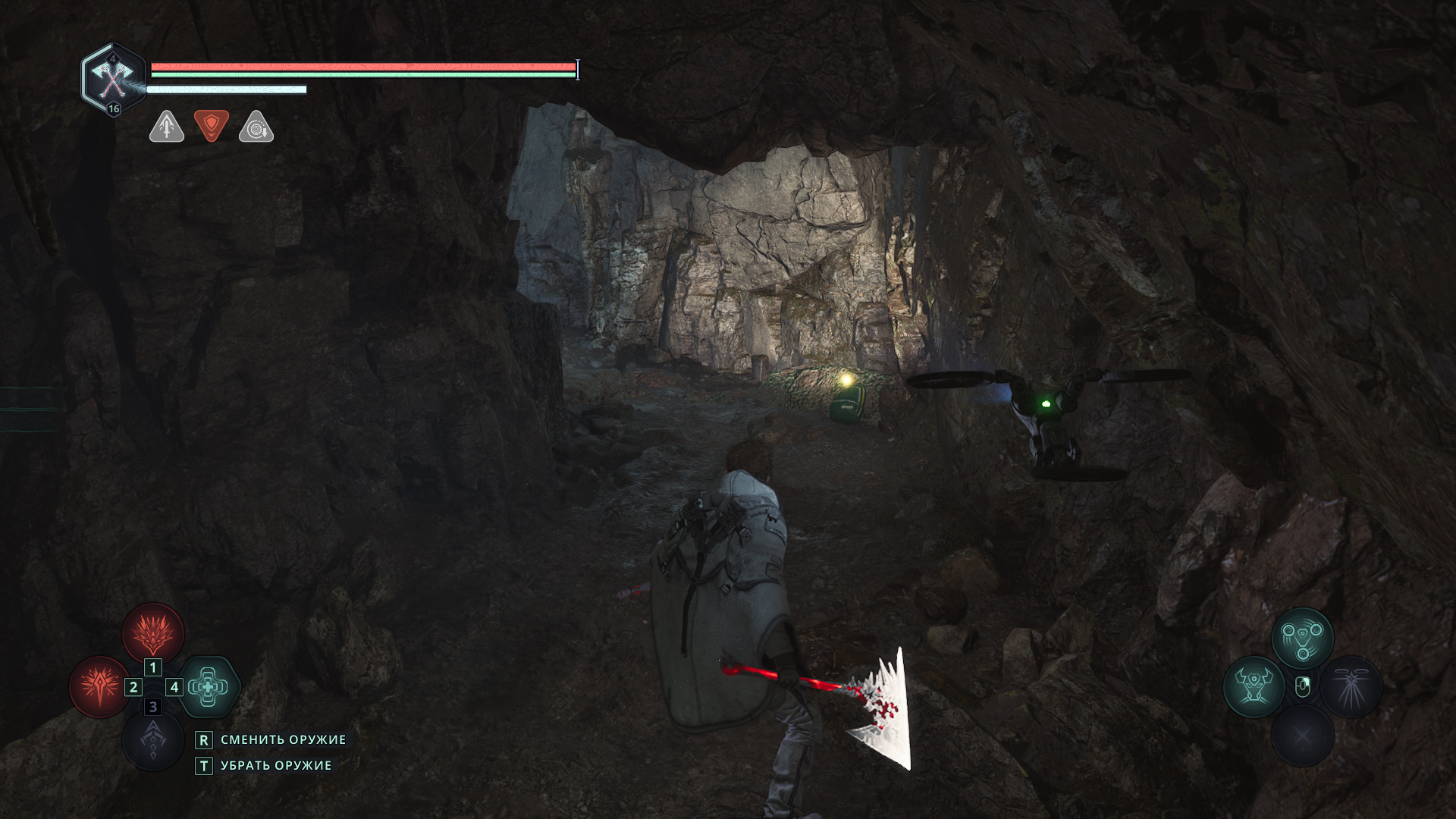The image size is (1456, 819).
Task: Select the dimmed drone light beam ability
Action: 1351,687
